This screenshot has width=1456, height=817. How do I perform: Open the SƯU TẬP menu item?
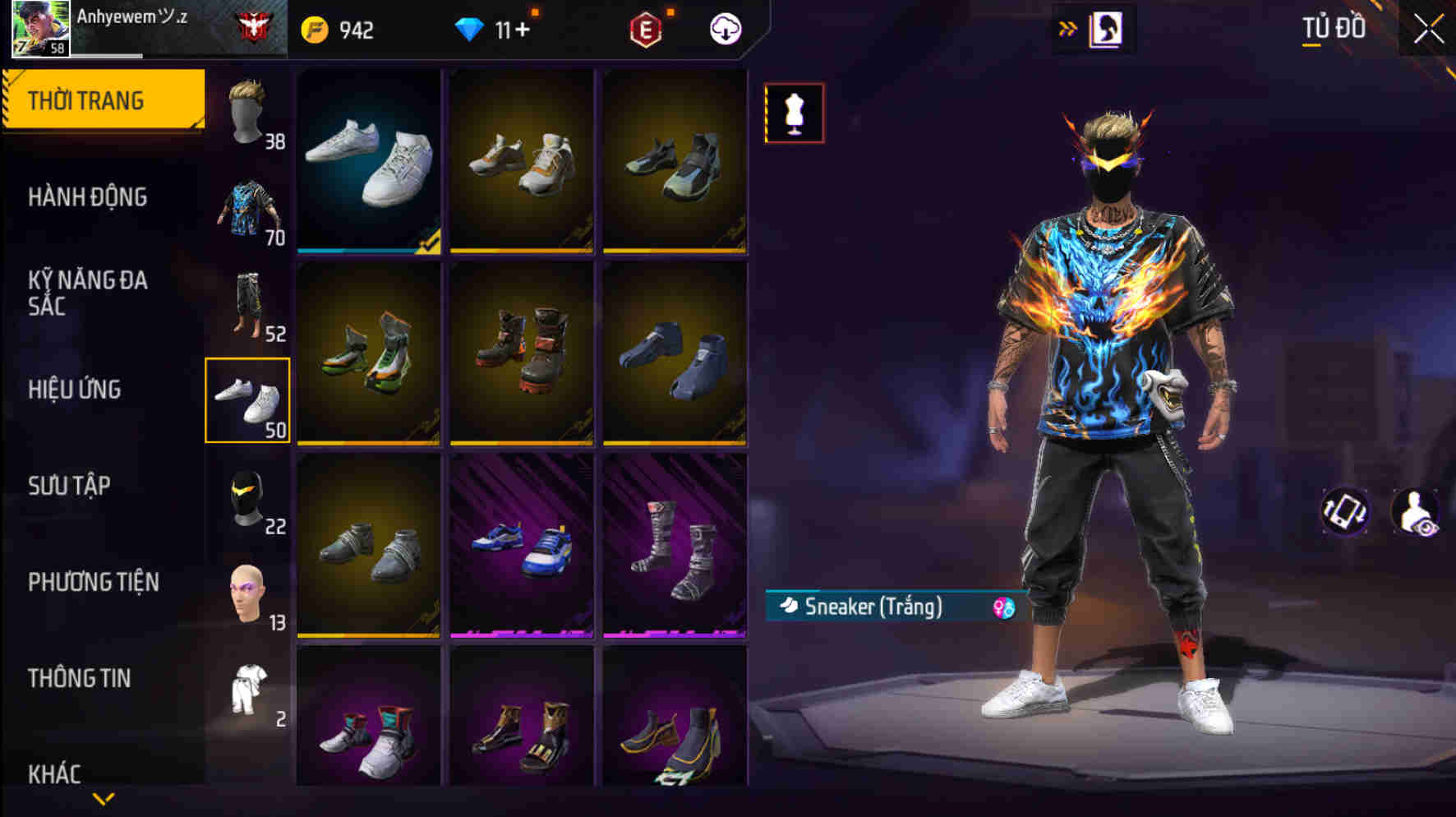(70, 487)
